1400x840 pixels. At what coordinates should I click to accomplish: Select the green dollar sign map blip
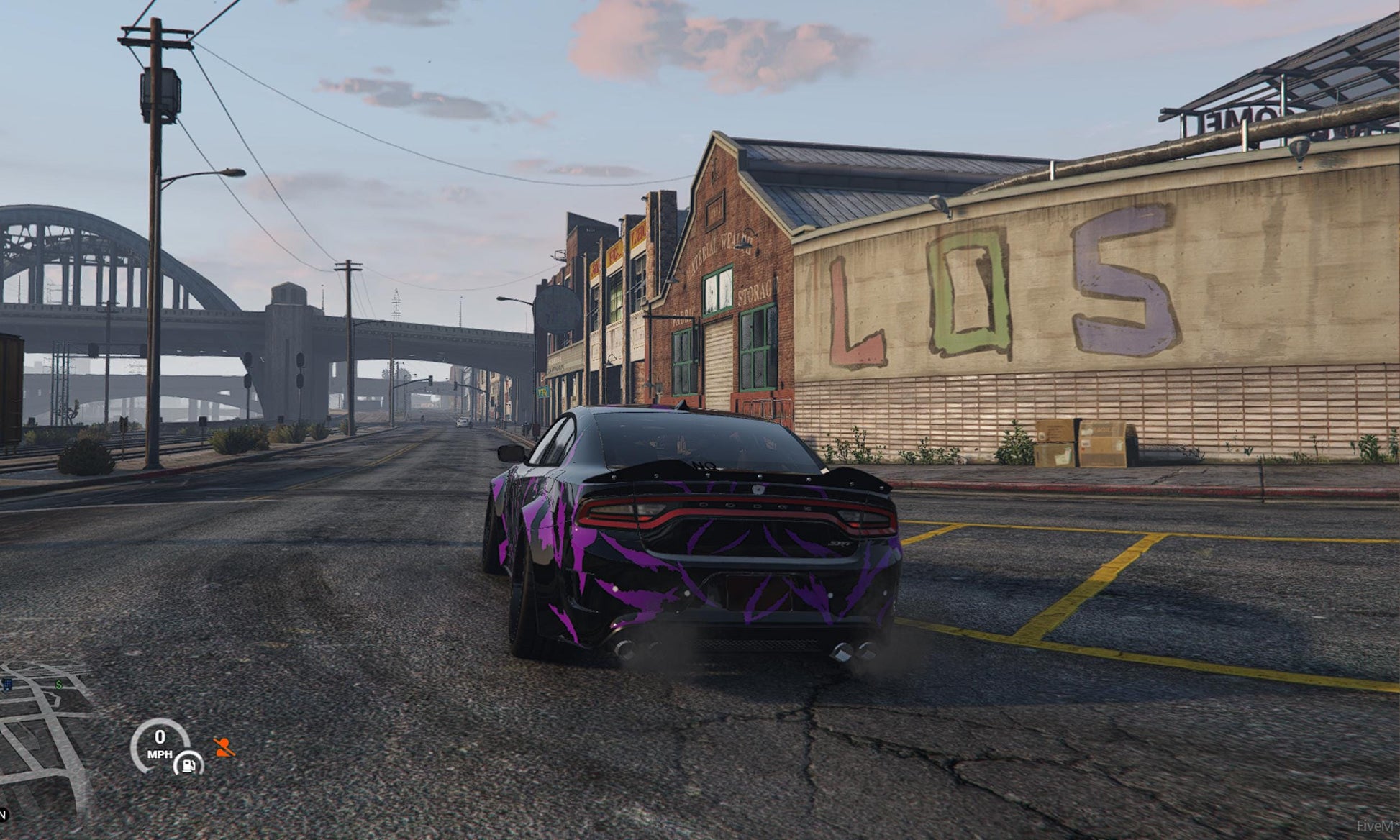click(59, 685)
